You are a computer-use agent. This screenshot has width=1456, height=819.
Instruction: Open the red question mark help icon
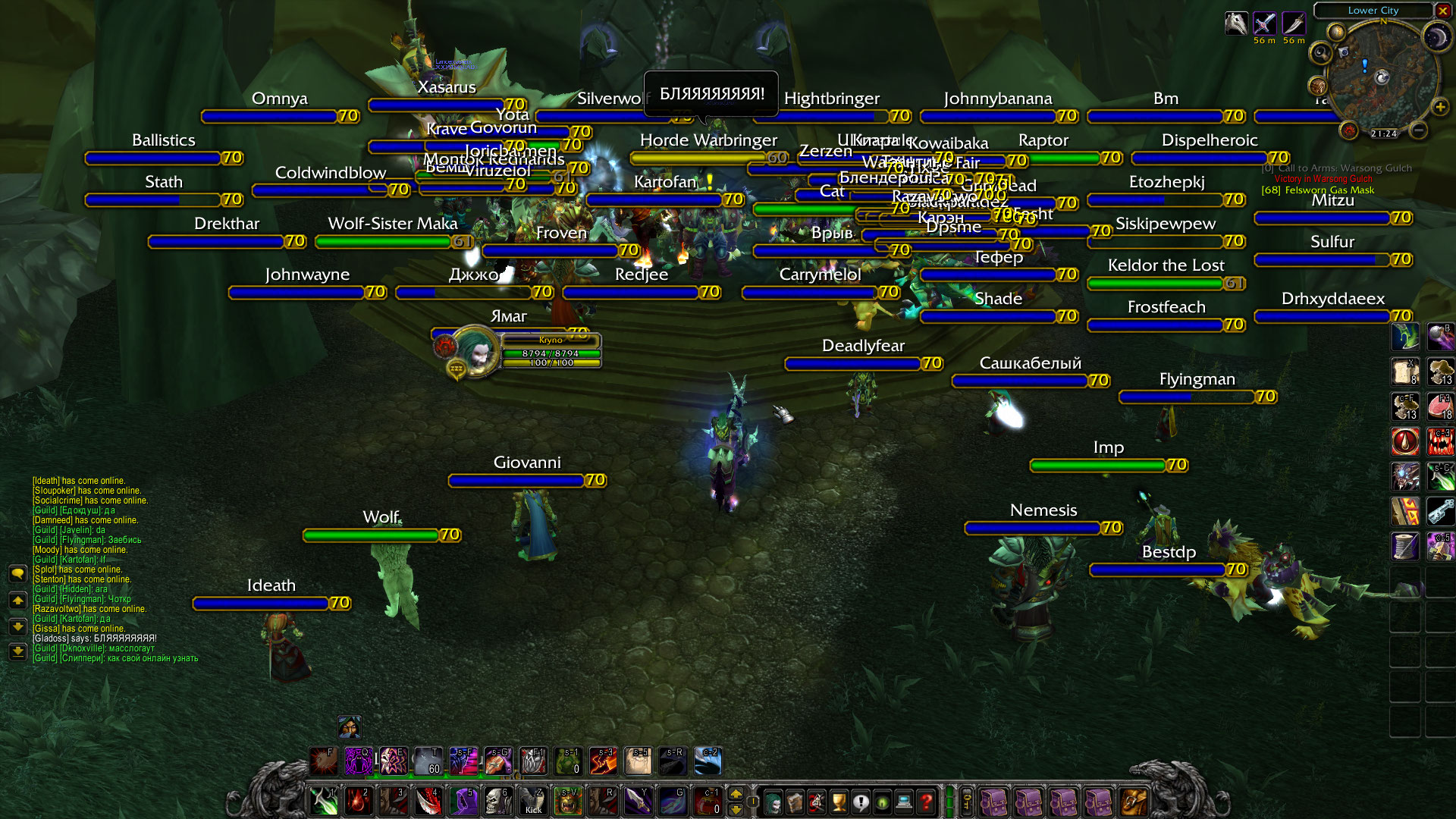coord(925,802)
